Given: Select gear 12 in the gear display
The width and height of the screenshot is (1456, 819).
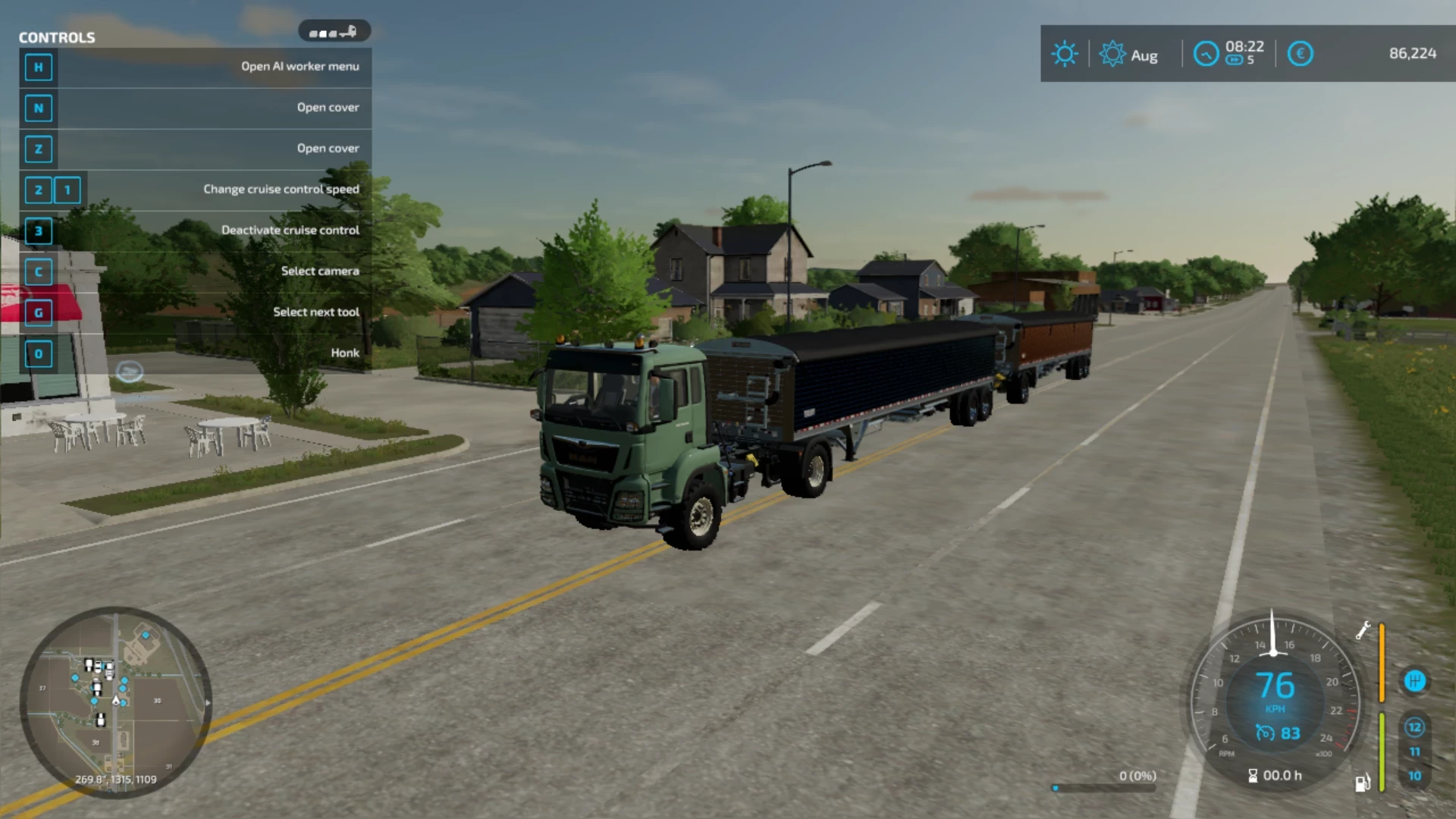Looking at the screenshot, I should pyautogui.click(x=1415, y=726).
